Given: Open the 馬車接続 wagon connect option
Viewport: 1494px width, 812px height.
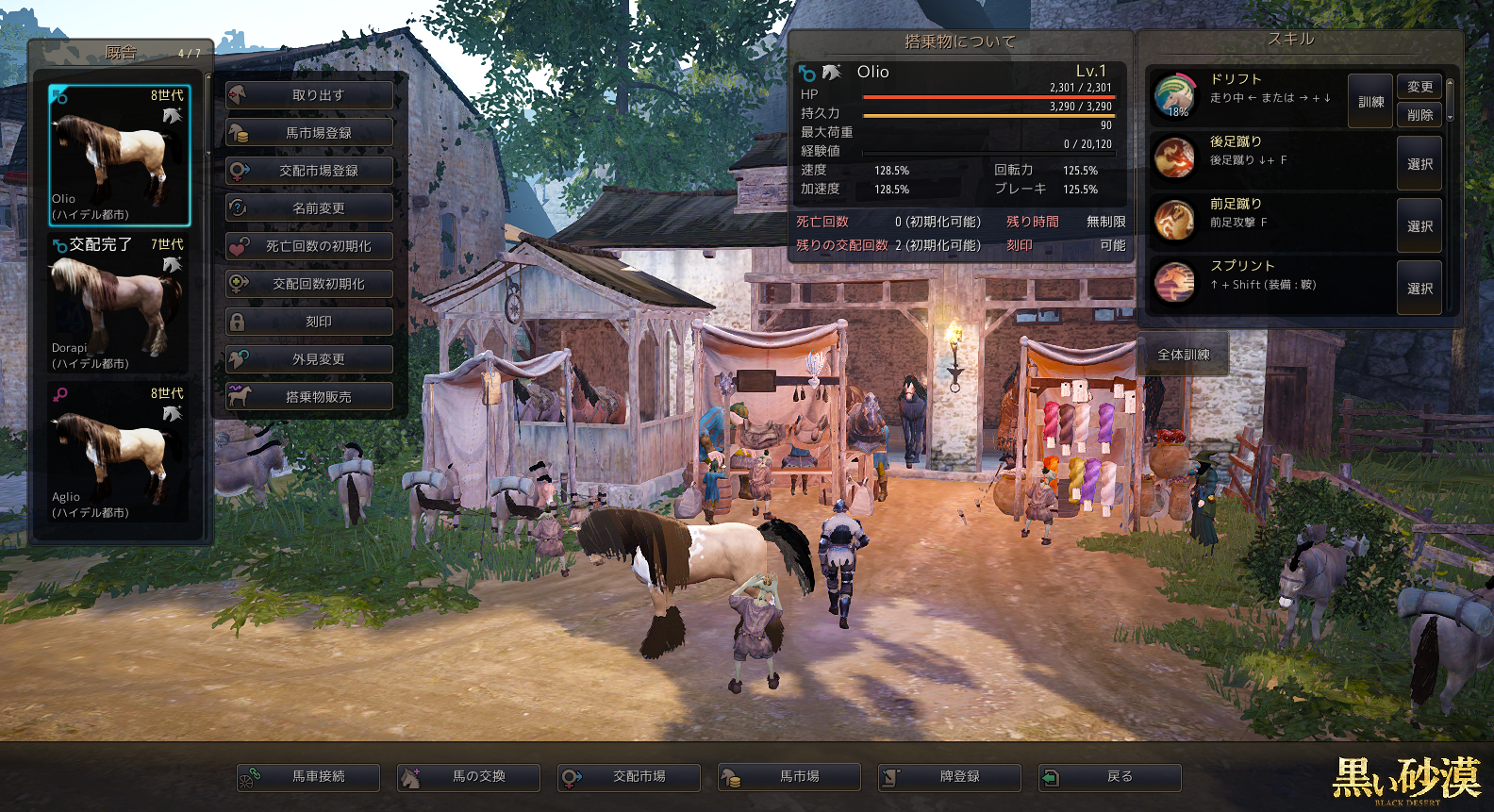Looking at the screenshot, I should 308,777.
